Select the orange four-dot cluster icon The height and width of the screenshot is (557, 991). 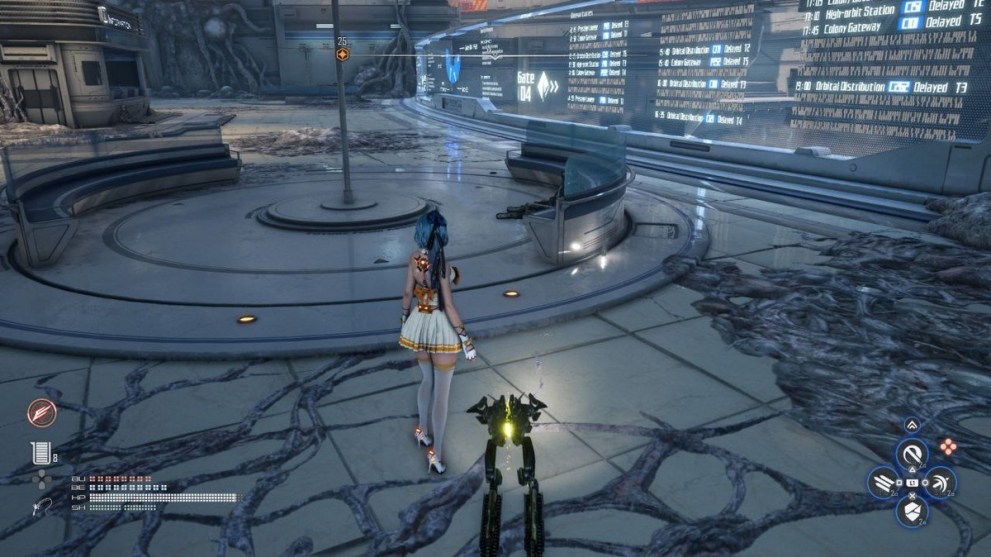[947, 447]
